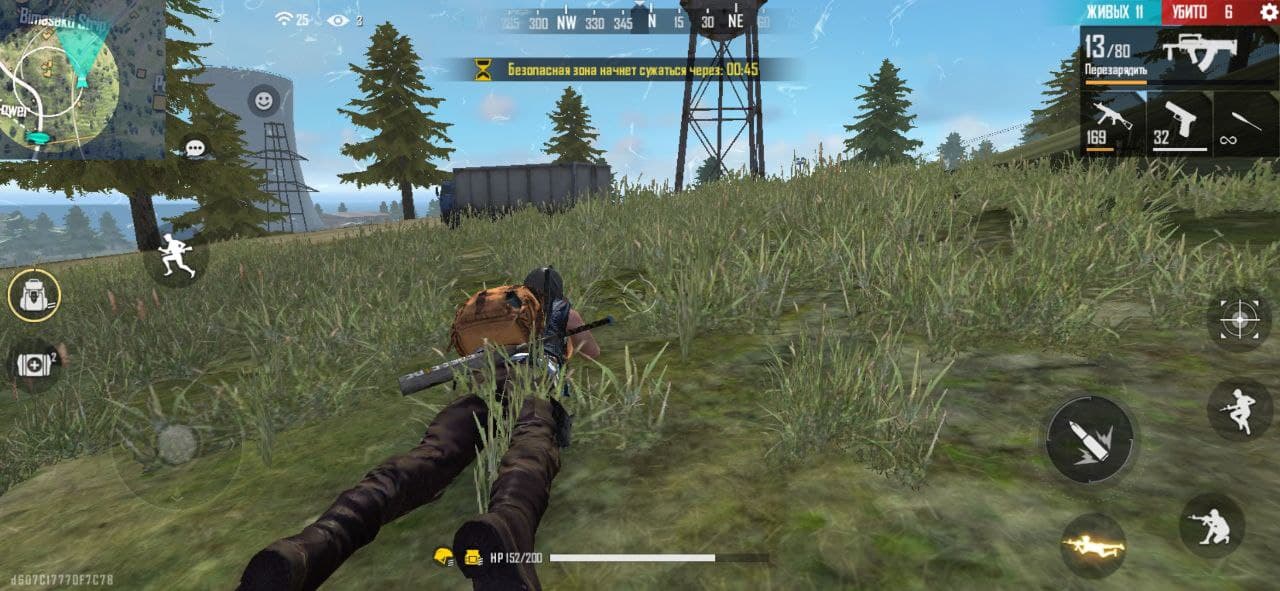Tap the crouch button

click(x=1211, y=525)
